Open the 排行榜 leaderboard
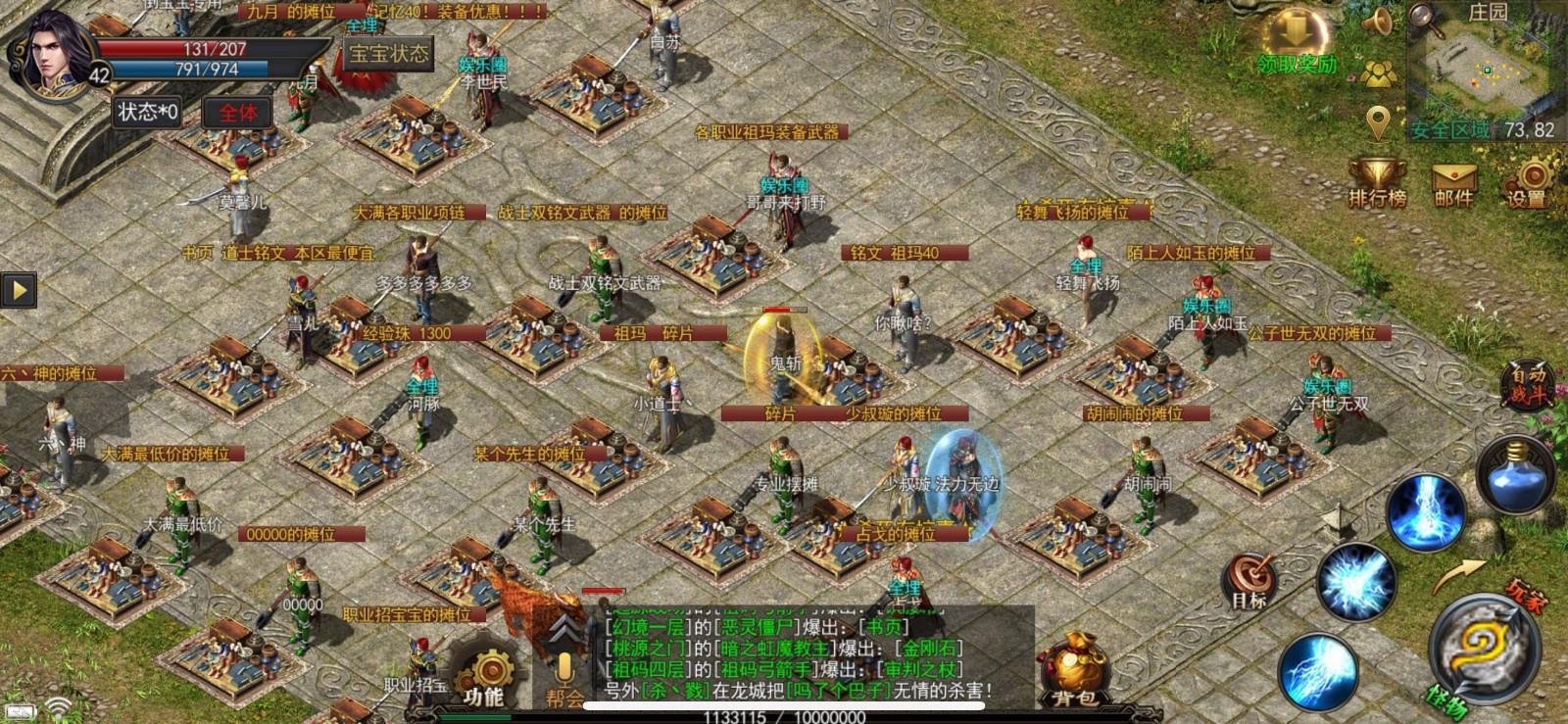 1377,183
